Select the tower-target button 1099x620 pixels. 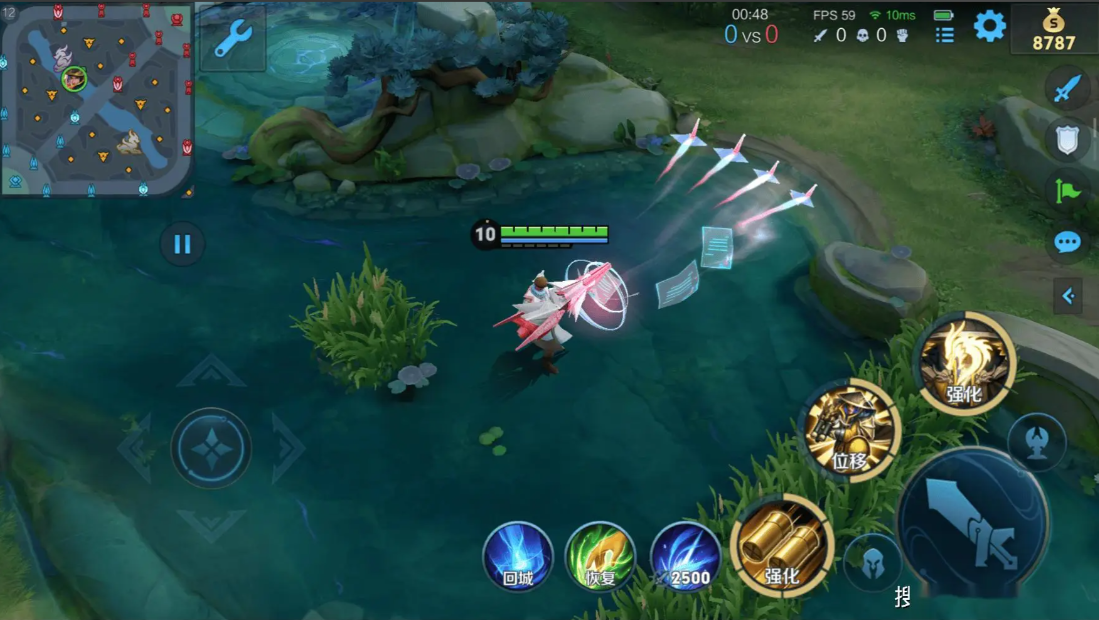1037,441
